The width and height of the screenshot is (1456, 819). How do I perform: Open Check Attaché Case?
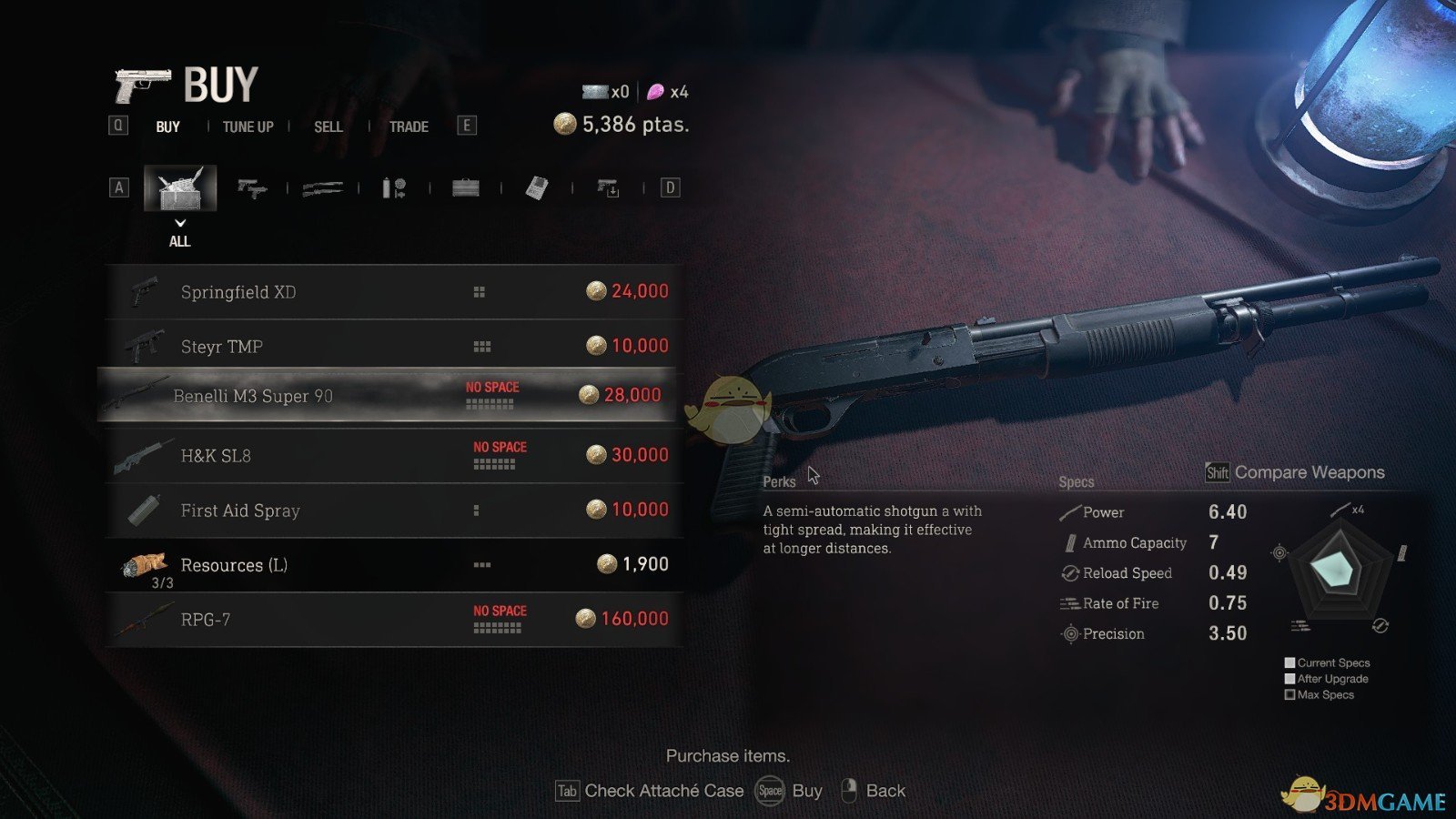pos(651,791)
